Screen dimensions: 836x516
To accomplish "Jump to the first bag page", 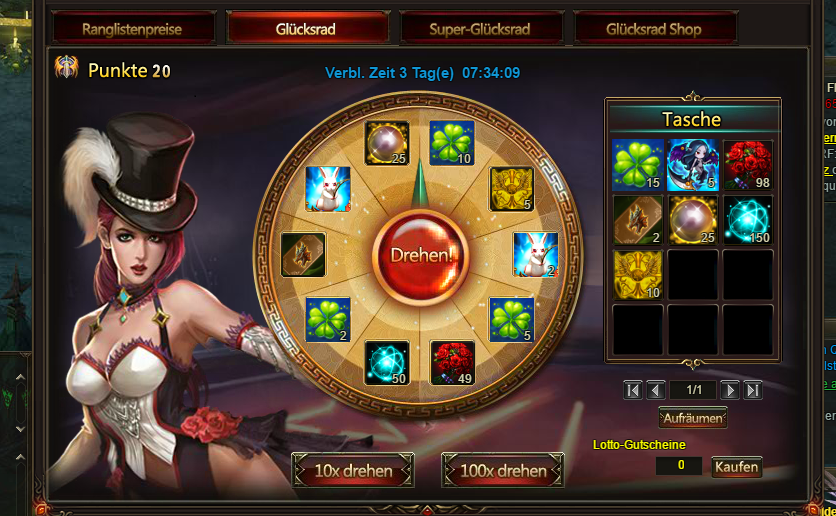I will pos(633,390).
